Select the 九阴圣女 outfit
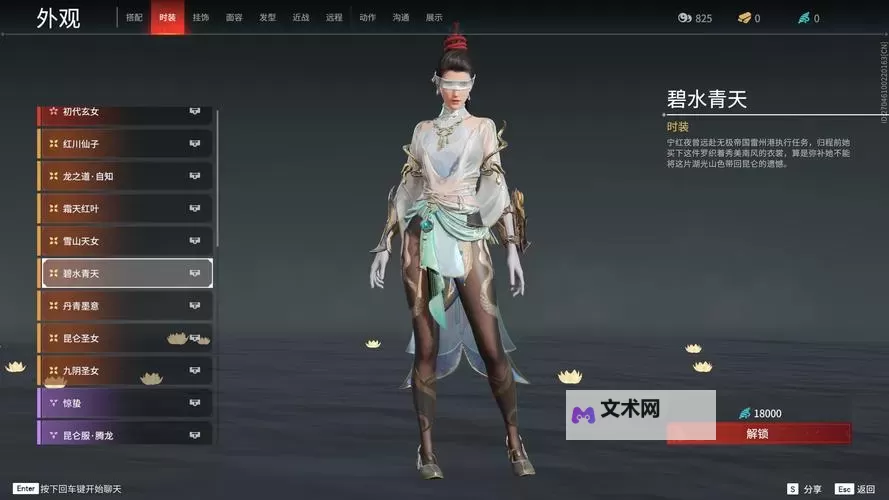The image size is (889, 500). (125, 371)
